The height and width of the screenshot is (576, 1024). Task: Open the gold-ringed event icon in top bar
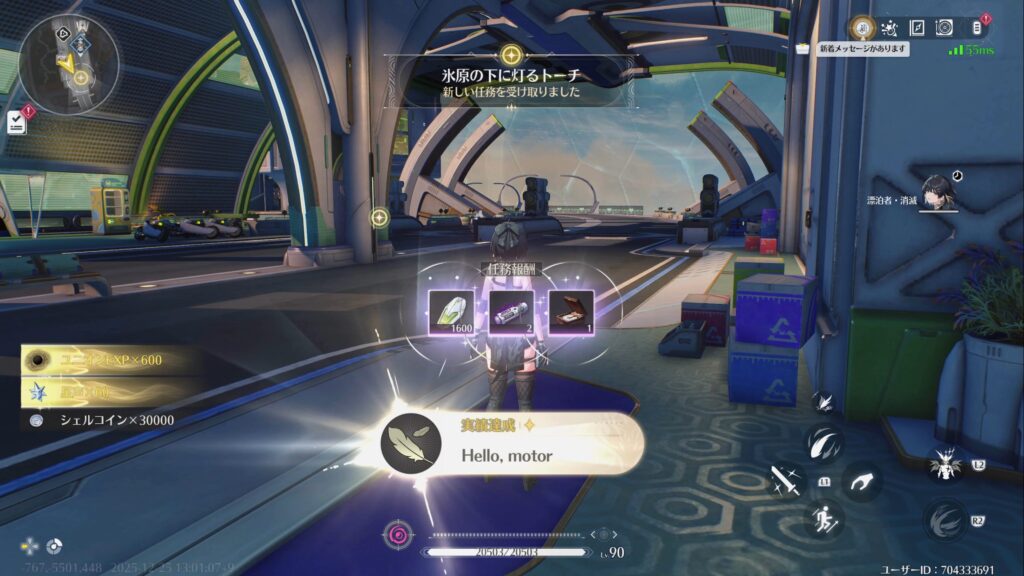[x=862, y=28]
